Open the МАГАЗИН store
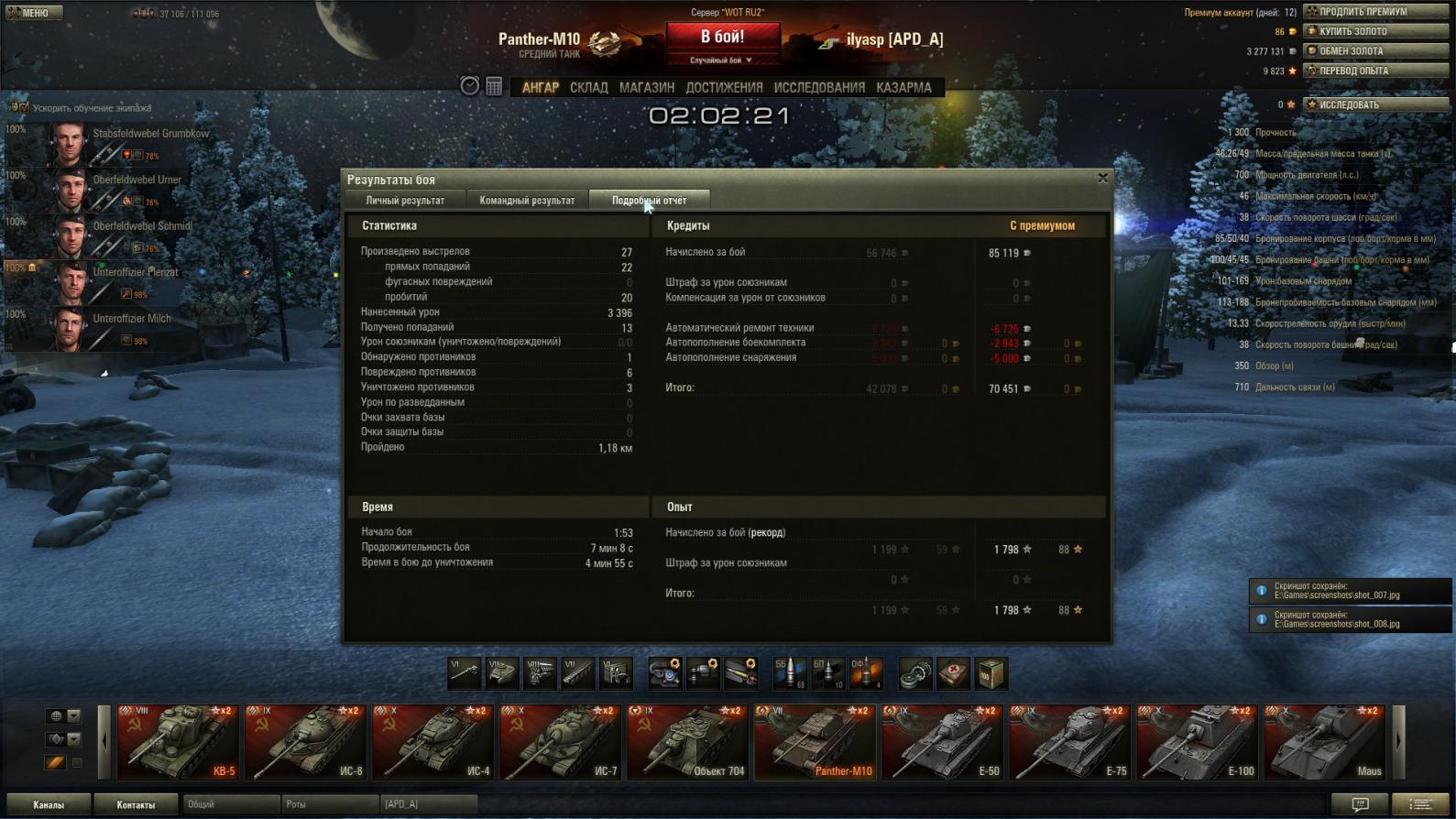Viewport: 1456px width, 819px height. (647, 88)
